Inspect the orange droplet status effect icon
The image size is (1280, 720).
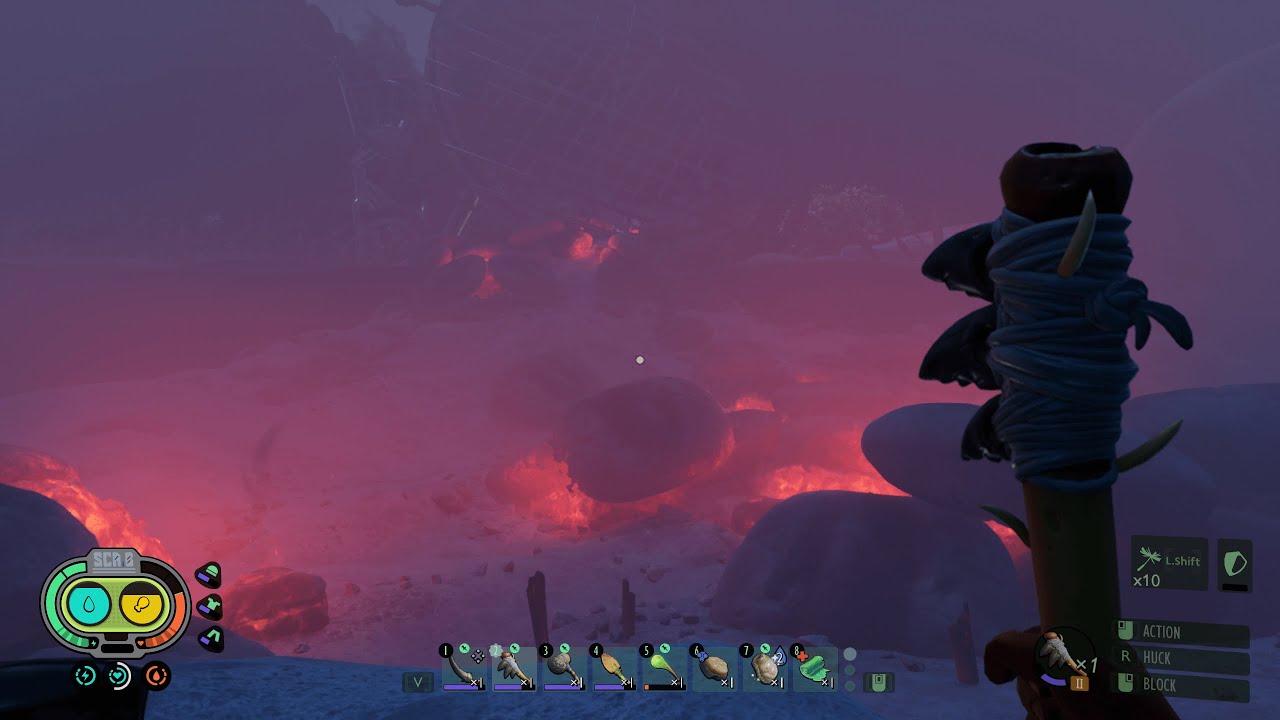(x=157, y=676)
